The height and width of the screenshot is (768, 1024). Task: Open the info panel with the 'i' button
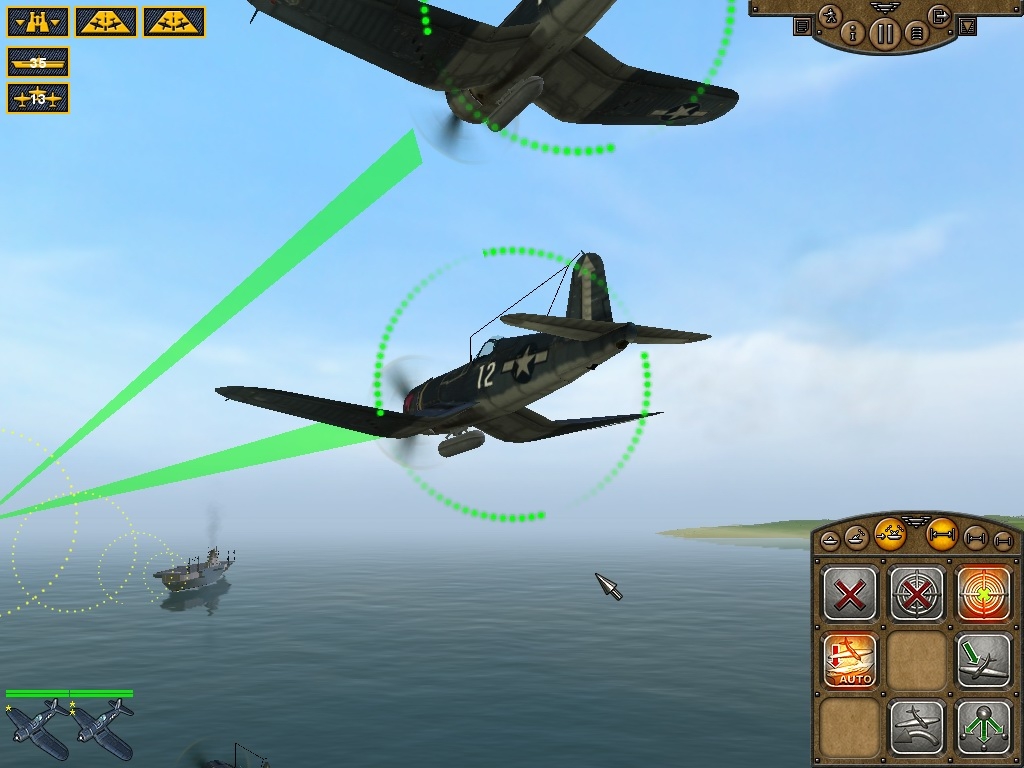854,34
